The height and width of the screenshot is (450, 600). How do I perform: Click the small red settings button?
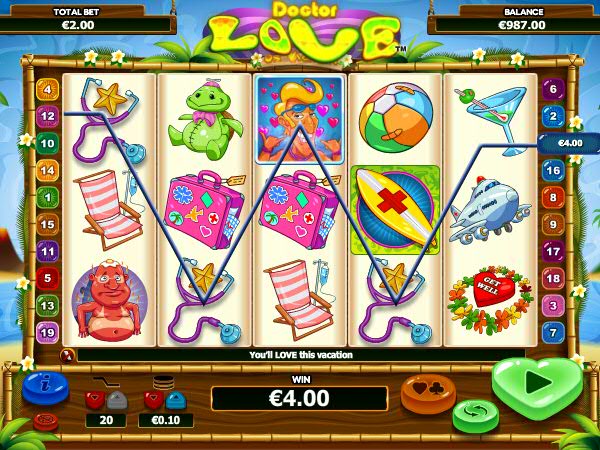(45, 421)
